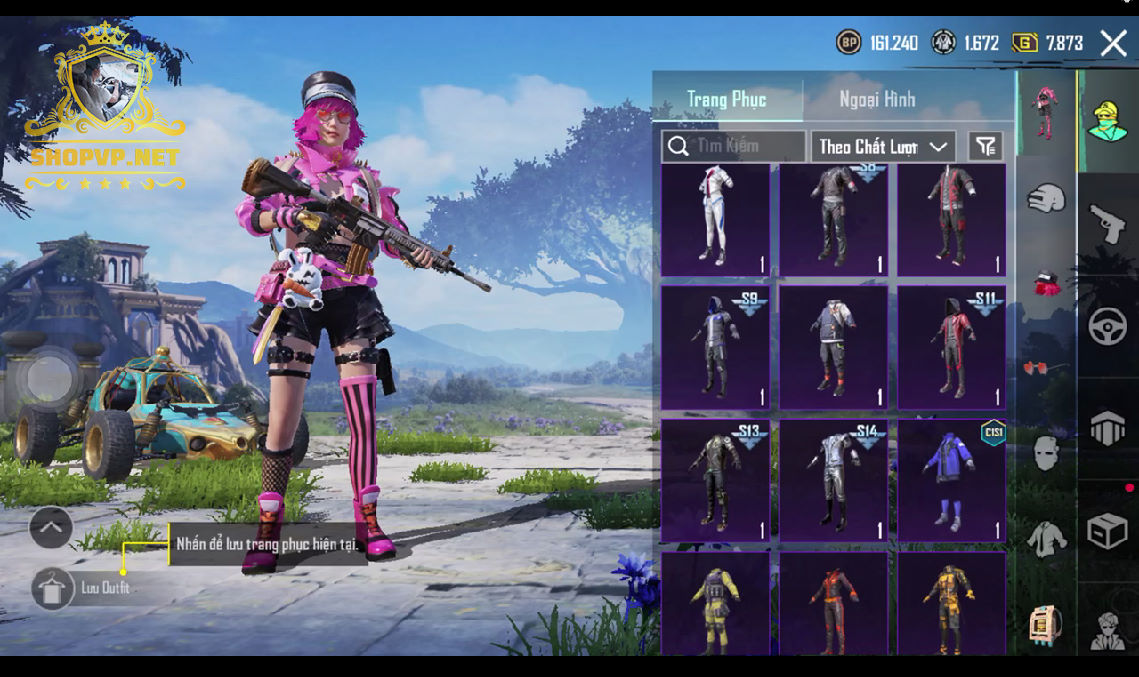This screenshot has width=1139, height=677.
Task: Open the Theo Chất Lượng sort dropdown
Action: coord(882,147)
